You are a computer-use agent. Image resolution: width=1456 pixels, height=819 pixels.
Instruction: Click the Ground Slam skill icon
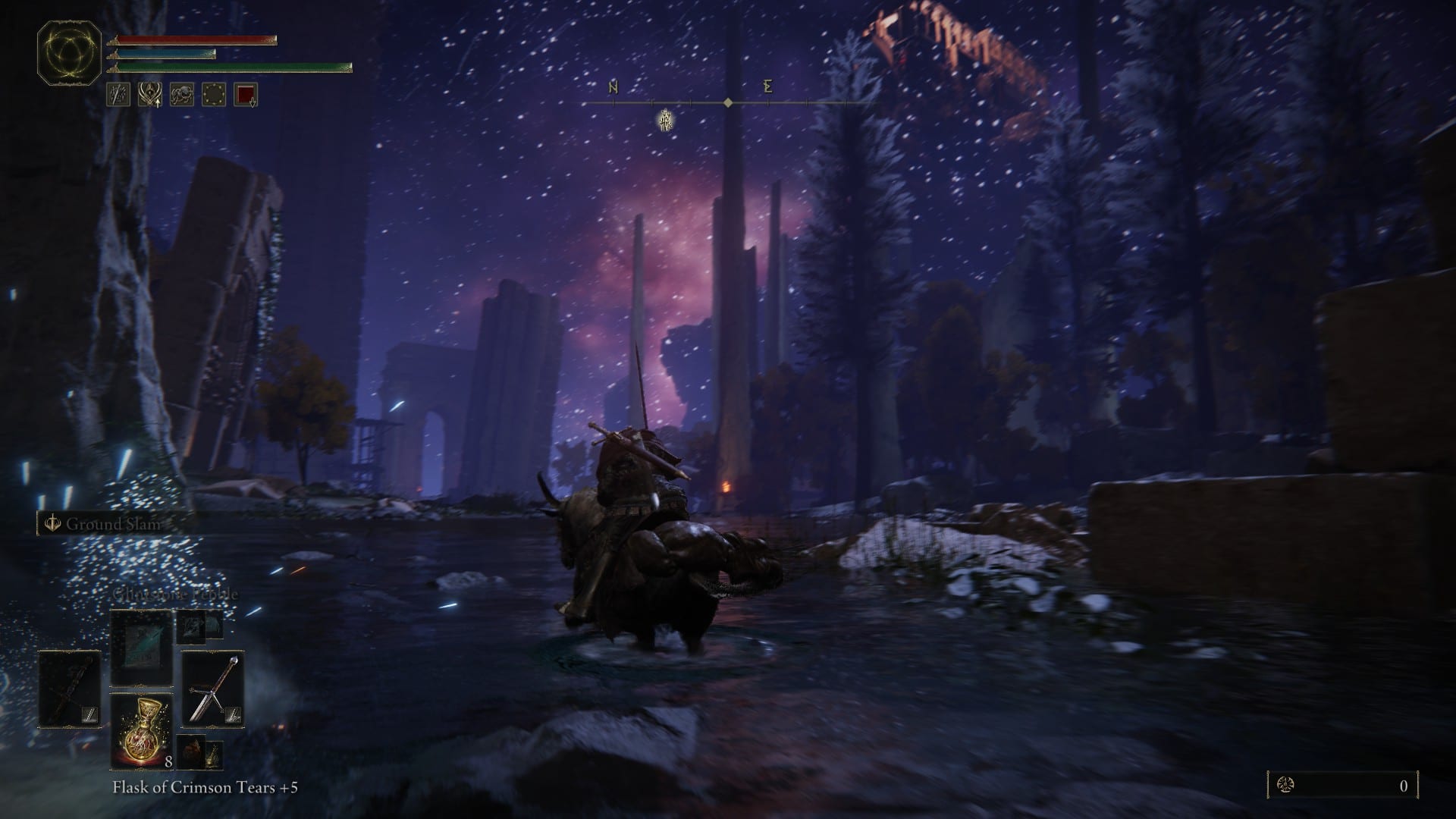pos(52,524)
